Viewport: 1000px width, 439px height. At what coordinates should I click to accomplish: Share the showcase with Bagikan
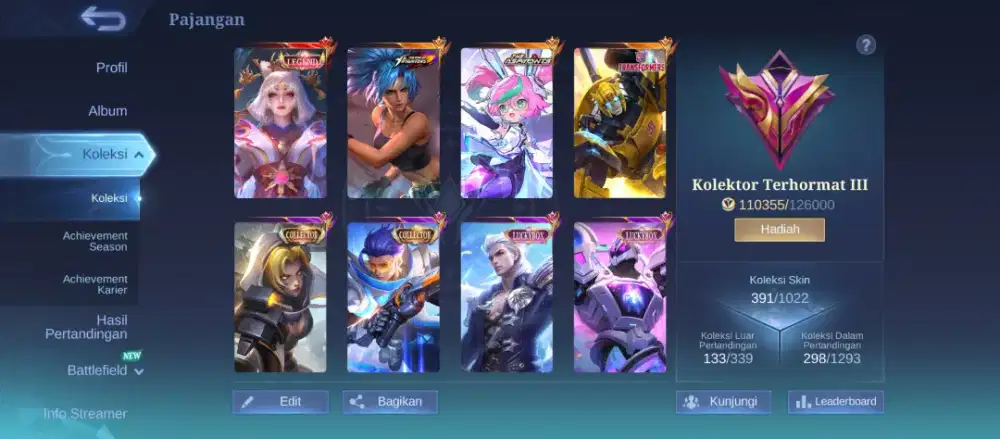pos(390,402)
